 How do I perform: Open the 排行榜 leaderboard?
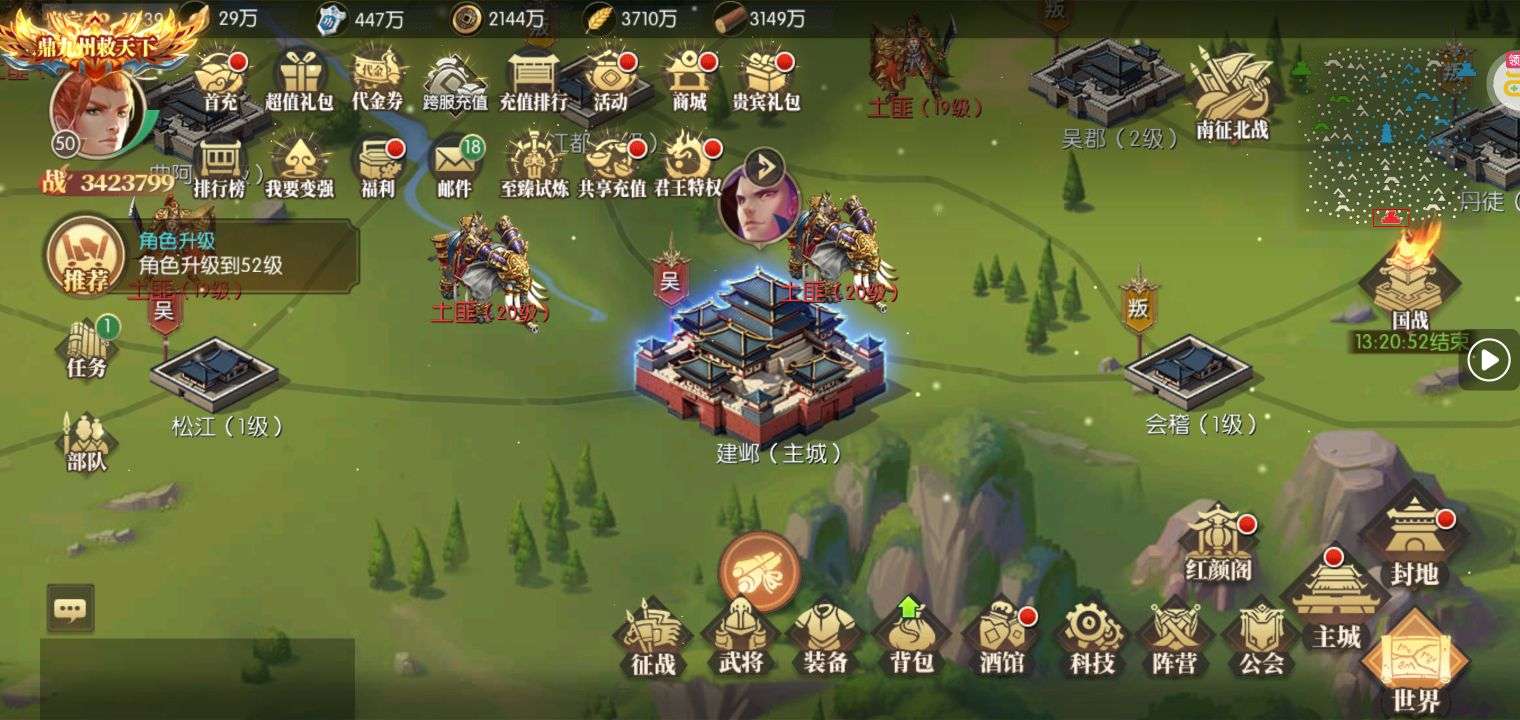click(x=219, y=165)
